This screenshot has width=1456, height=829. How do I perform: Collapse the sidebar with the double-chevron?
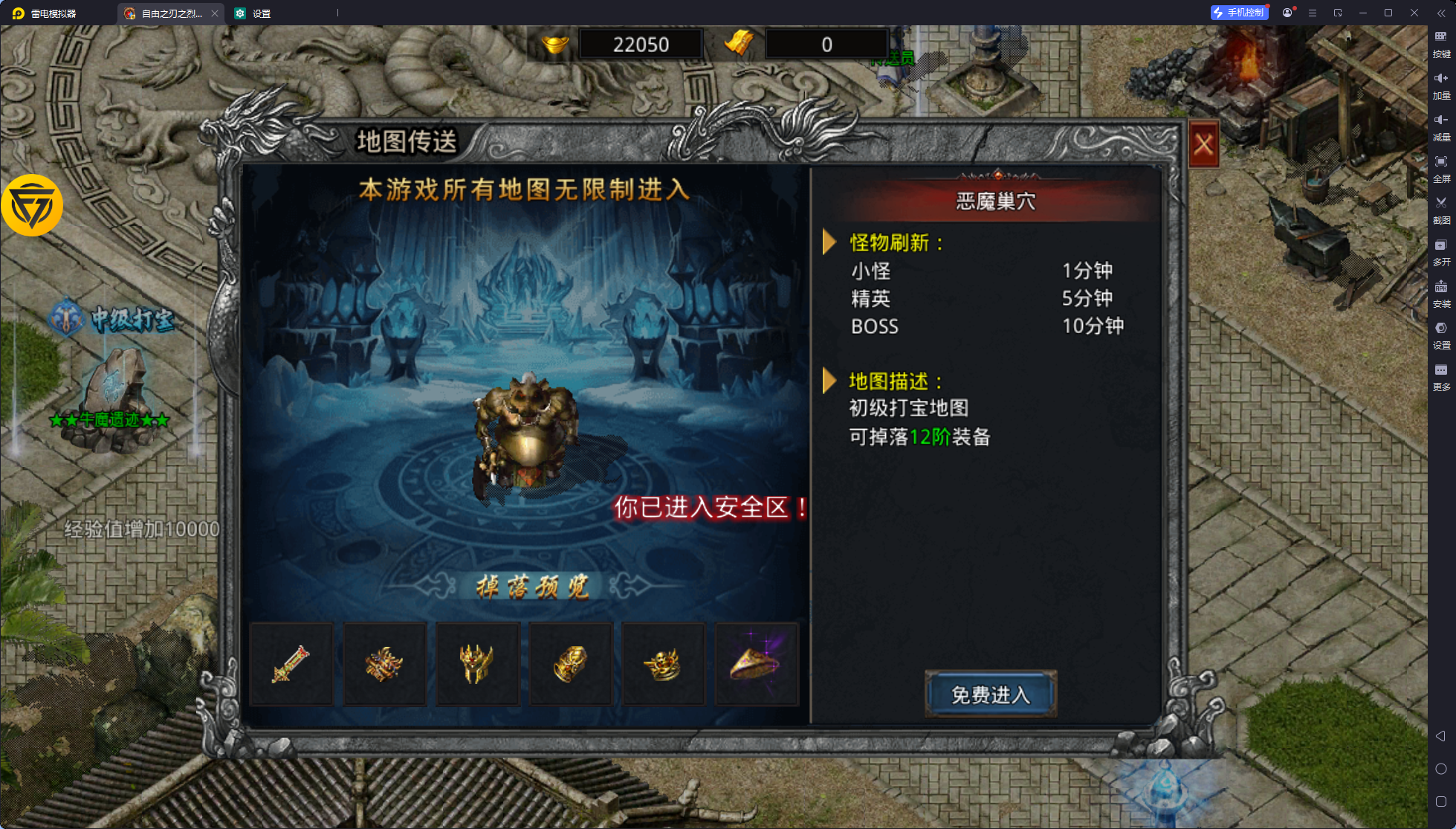click(x=1440, y=13)
